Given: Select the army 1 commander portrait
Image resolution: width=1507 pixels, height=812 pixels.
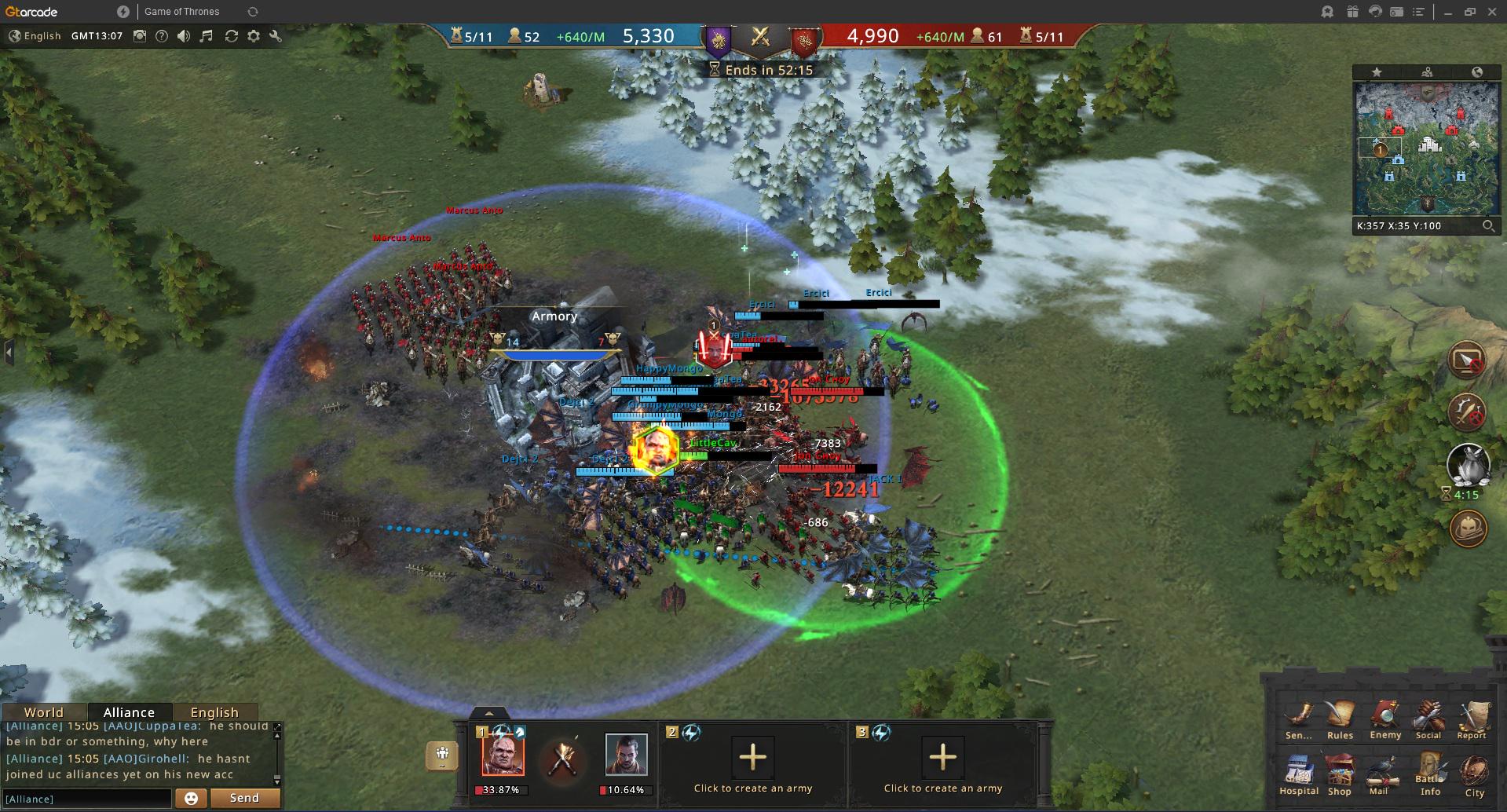Looking at the screenshot, I should pyautogui.click(x=503, y=755).
